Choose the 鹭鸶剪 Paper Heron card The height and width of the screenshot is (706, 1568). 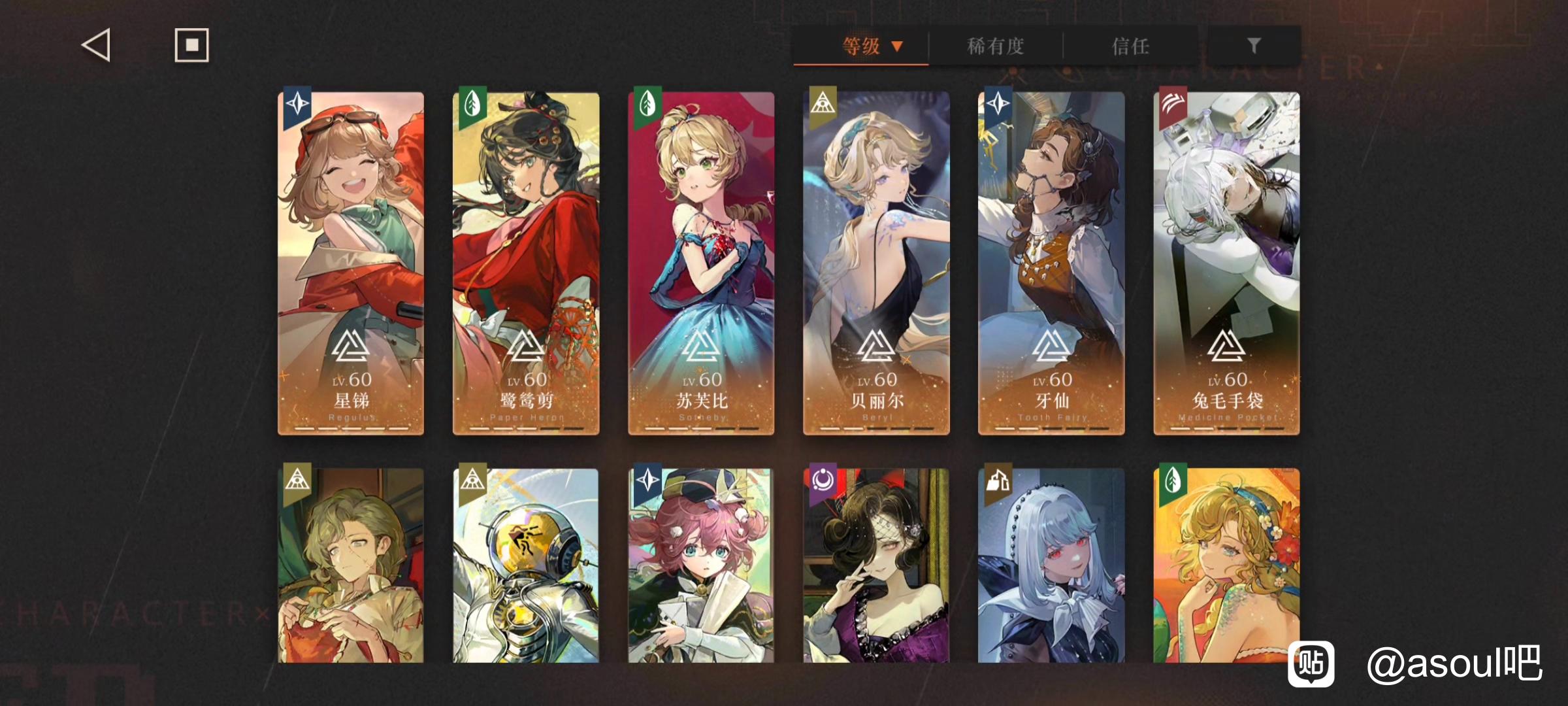click(x=526, y=263)
